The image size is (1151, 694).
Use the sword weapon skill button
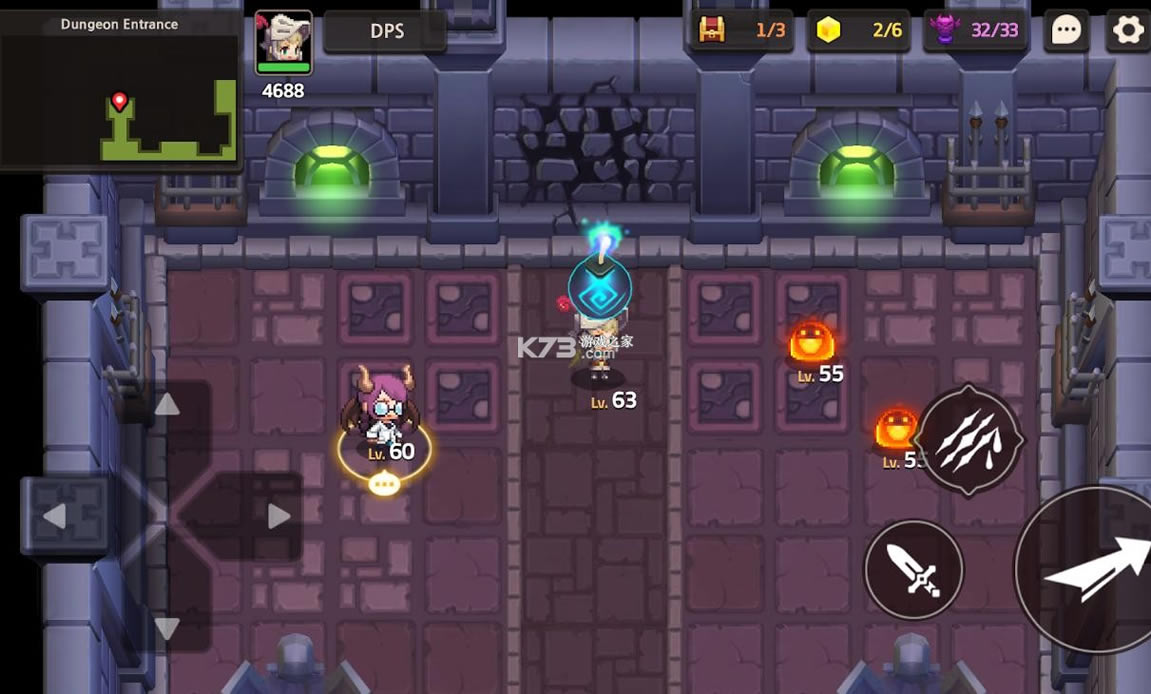[913, 570]
